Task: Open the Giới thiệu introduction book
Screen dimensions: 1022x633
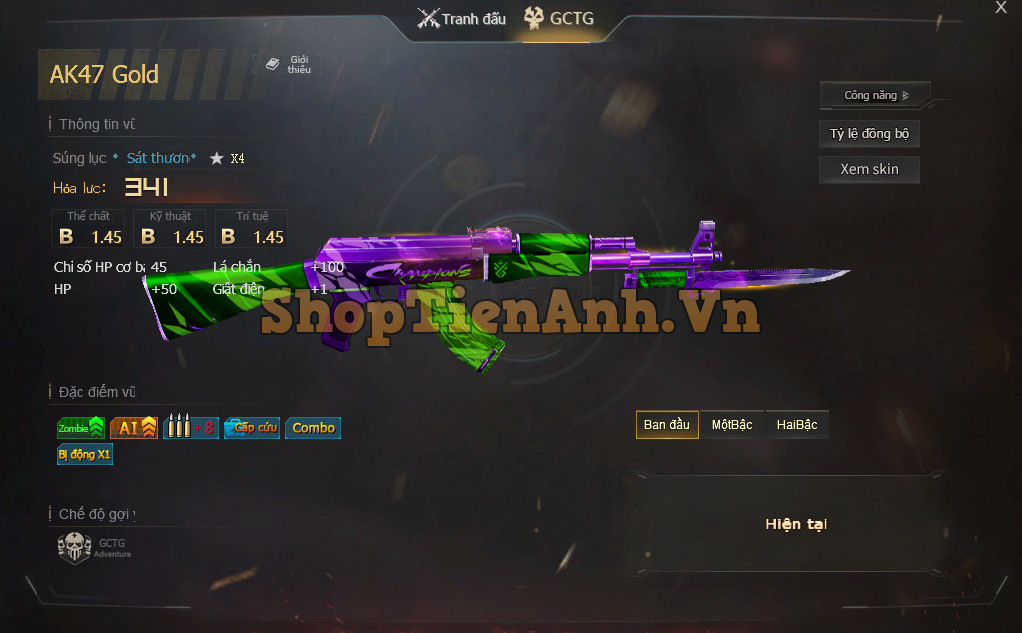Action: 288,64
